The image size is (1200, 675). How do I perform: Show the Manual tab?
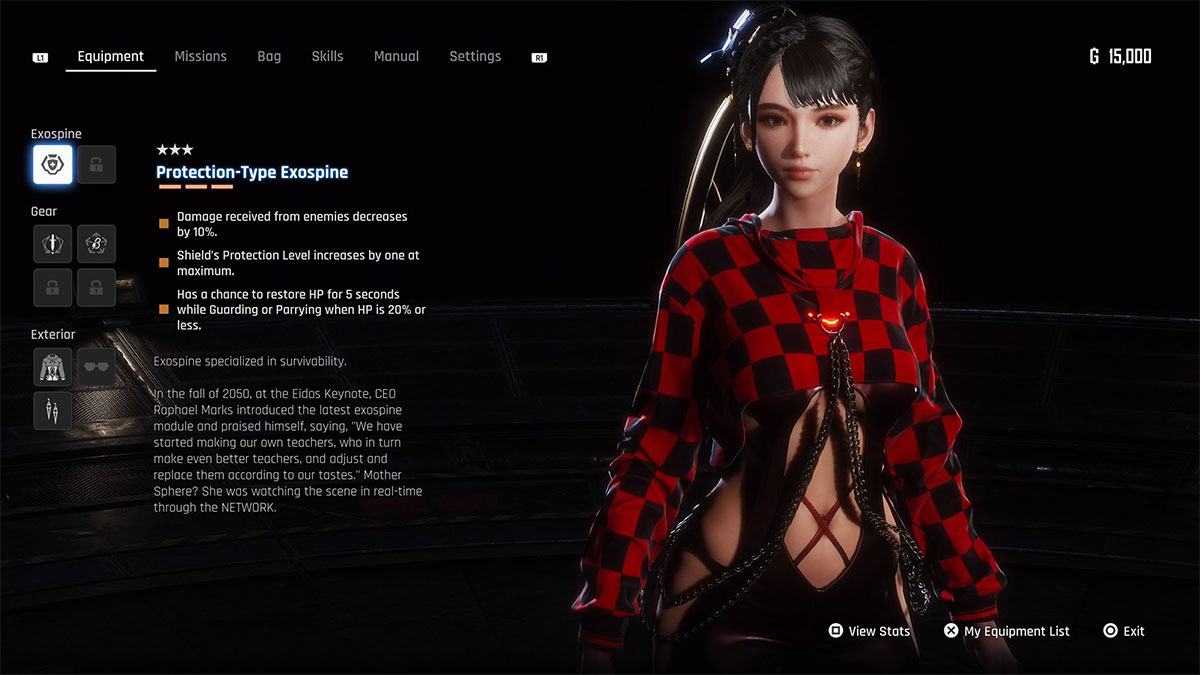pos(396,56)
